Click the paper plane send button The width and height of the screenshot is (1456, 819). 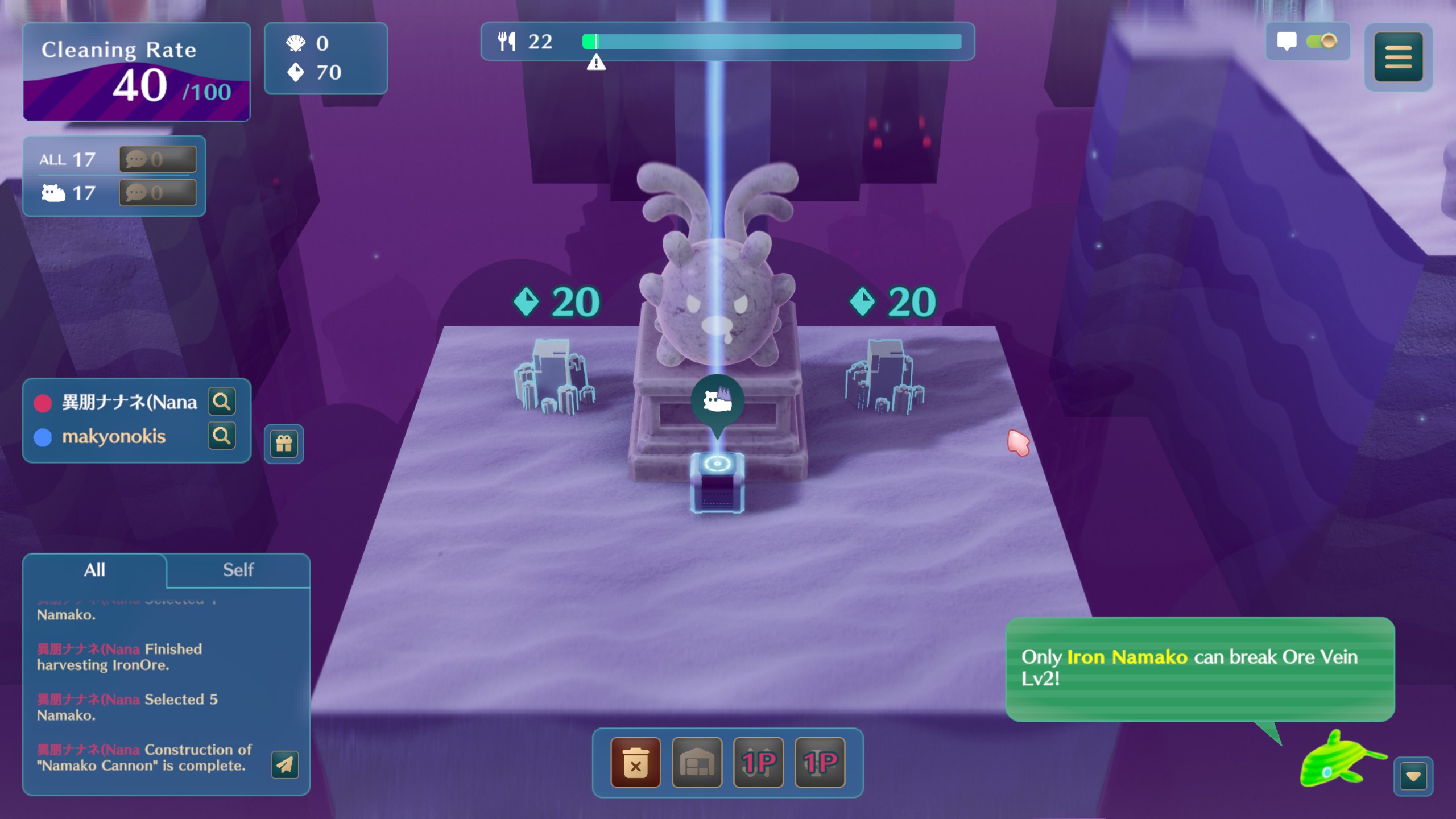click(x=285, y=764)
